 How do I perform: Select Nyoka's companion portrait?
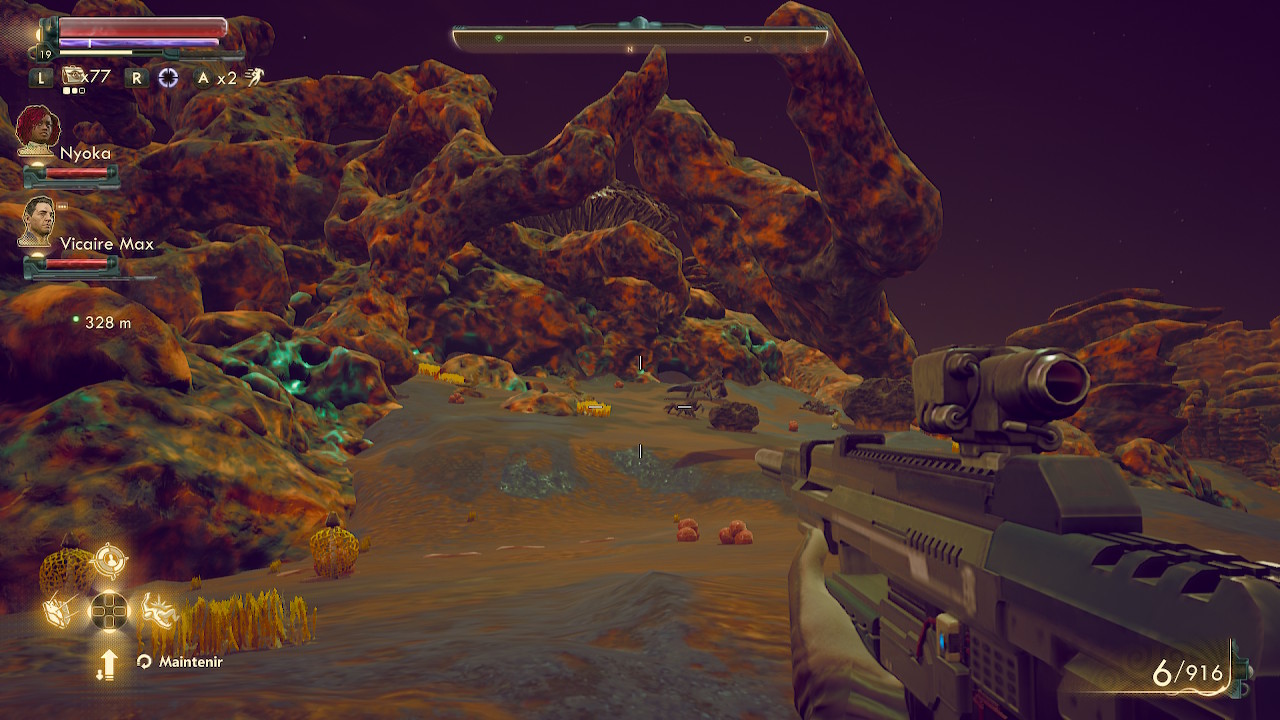tap(38, 130)
